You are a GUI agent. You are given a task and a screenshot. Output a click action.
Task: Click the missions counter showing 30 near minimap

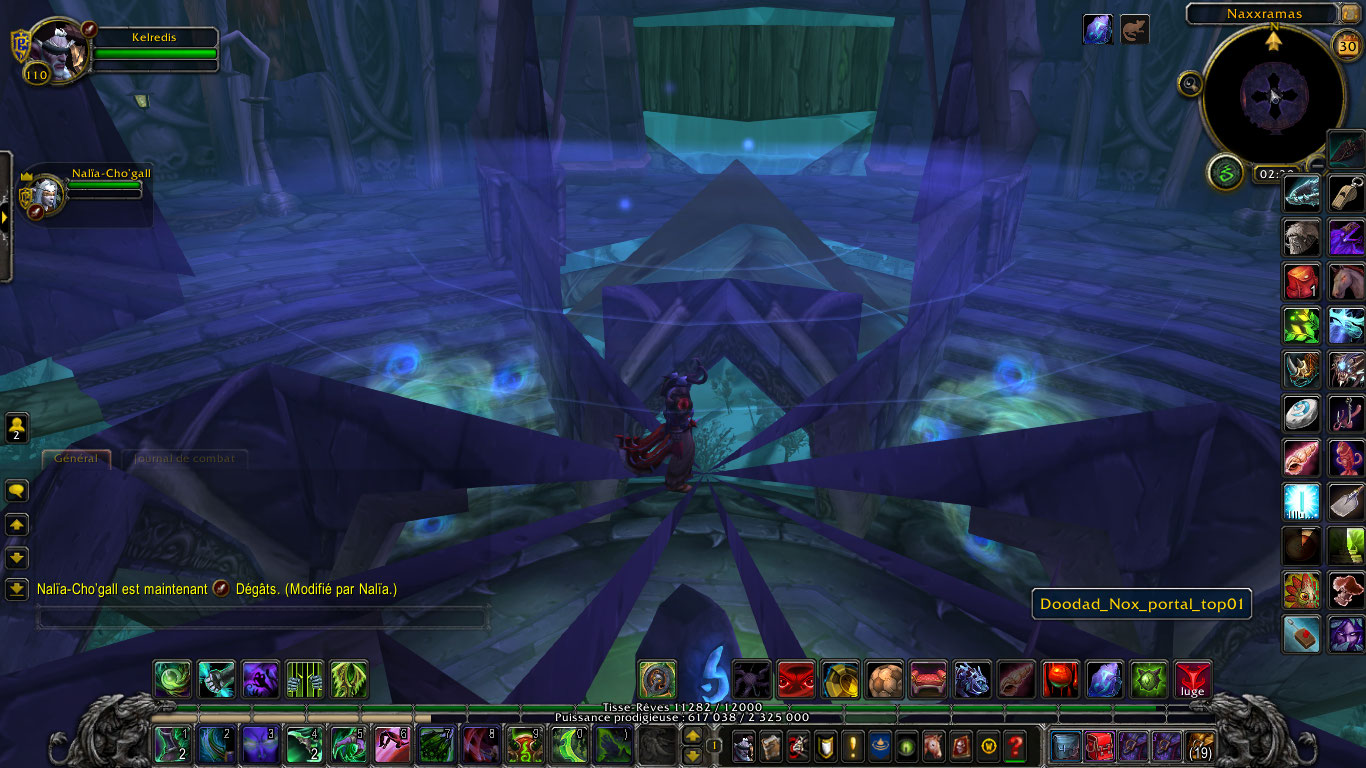tap(1347, 47)
